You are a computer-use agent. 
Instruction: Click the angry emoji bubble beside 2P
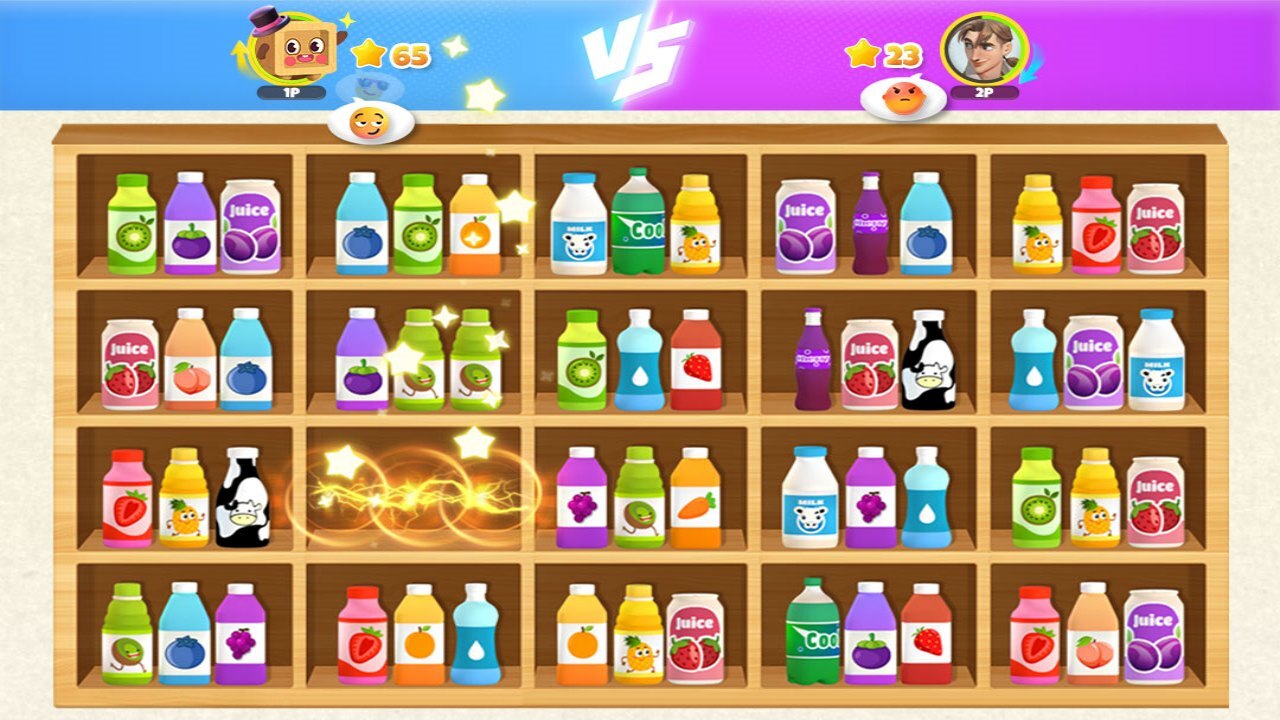[x=904, y=100]
